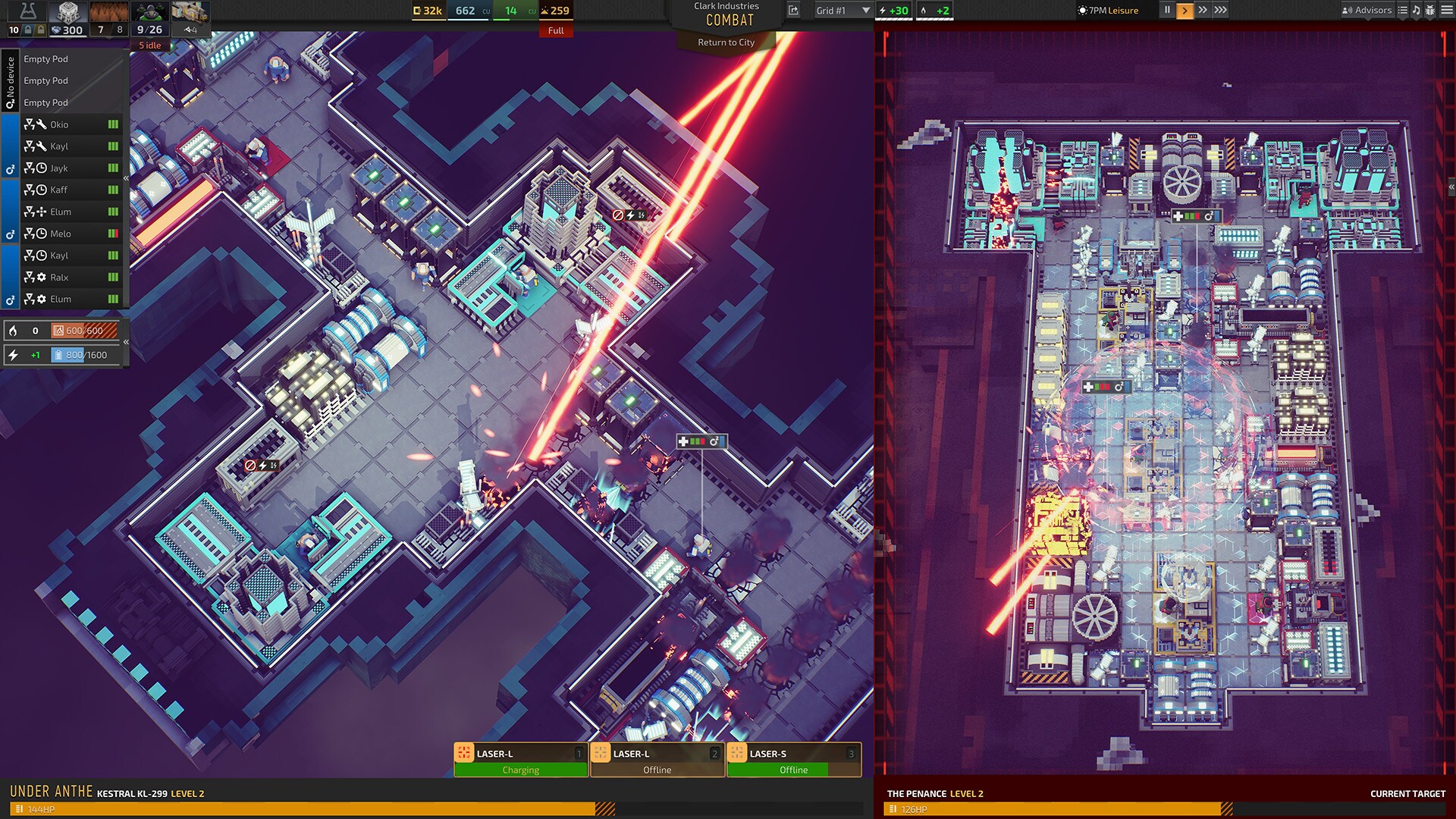Select the LASER-S weapon slot
1456x819 pixels.
point(794,760)
